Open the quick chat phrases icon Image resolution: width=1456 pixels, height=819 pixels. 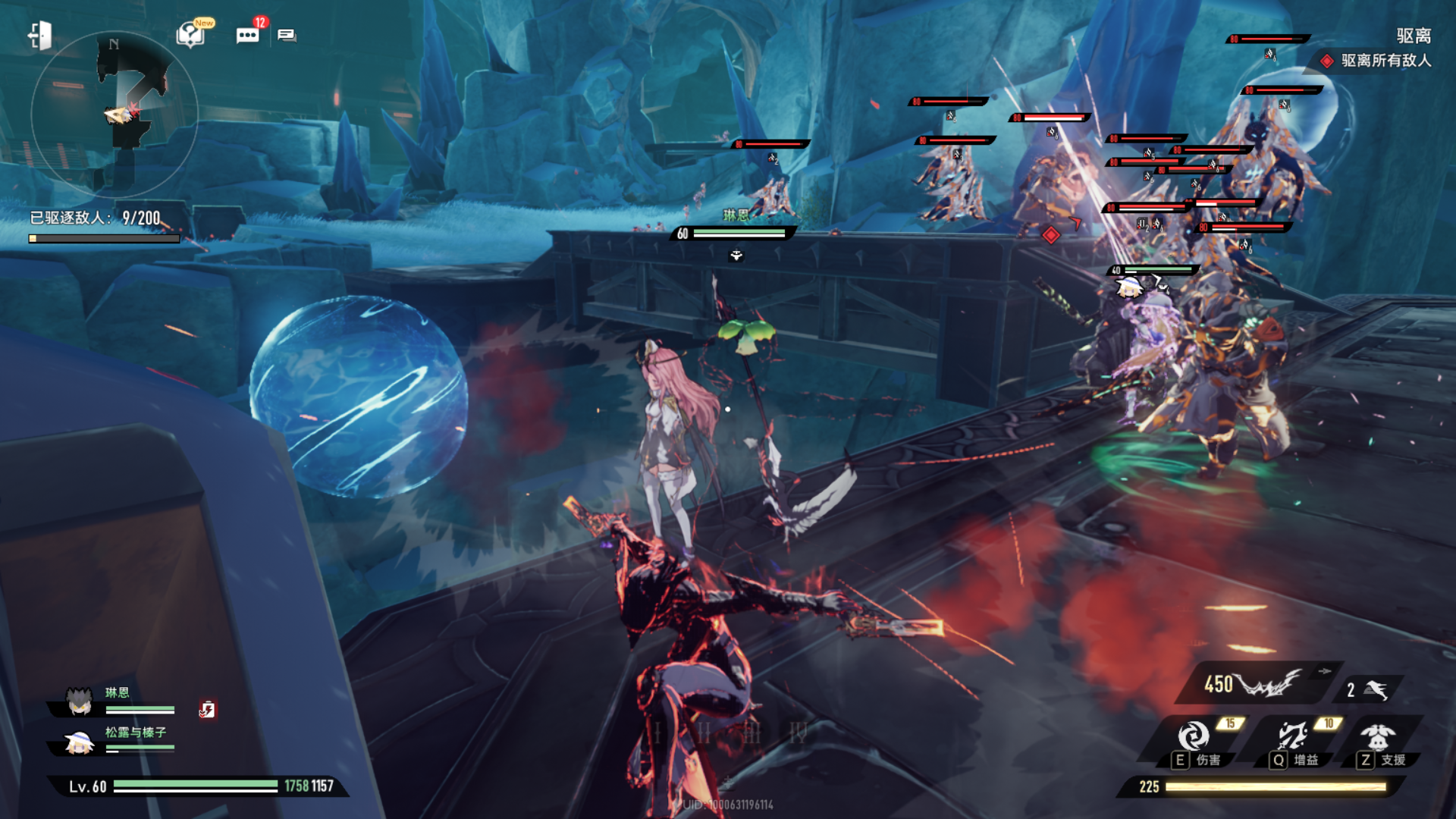287,35
